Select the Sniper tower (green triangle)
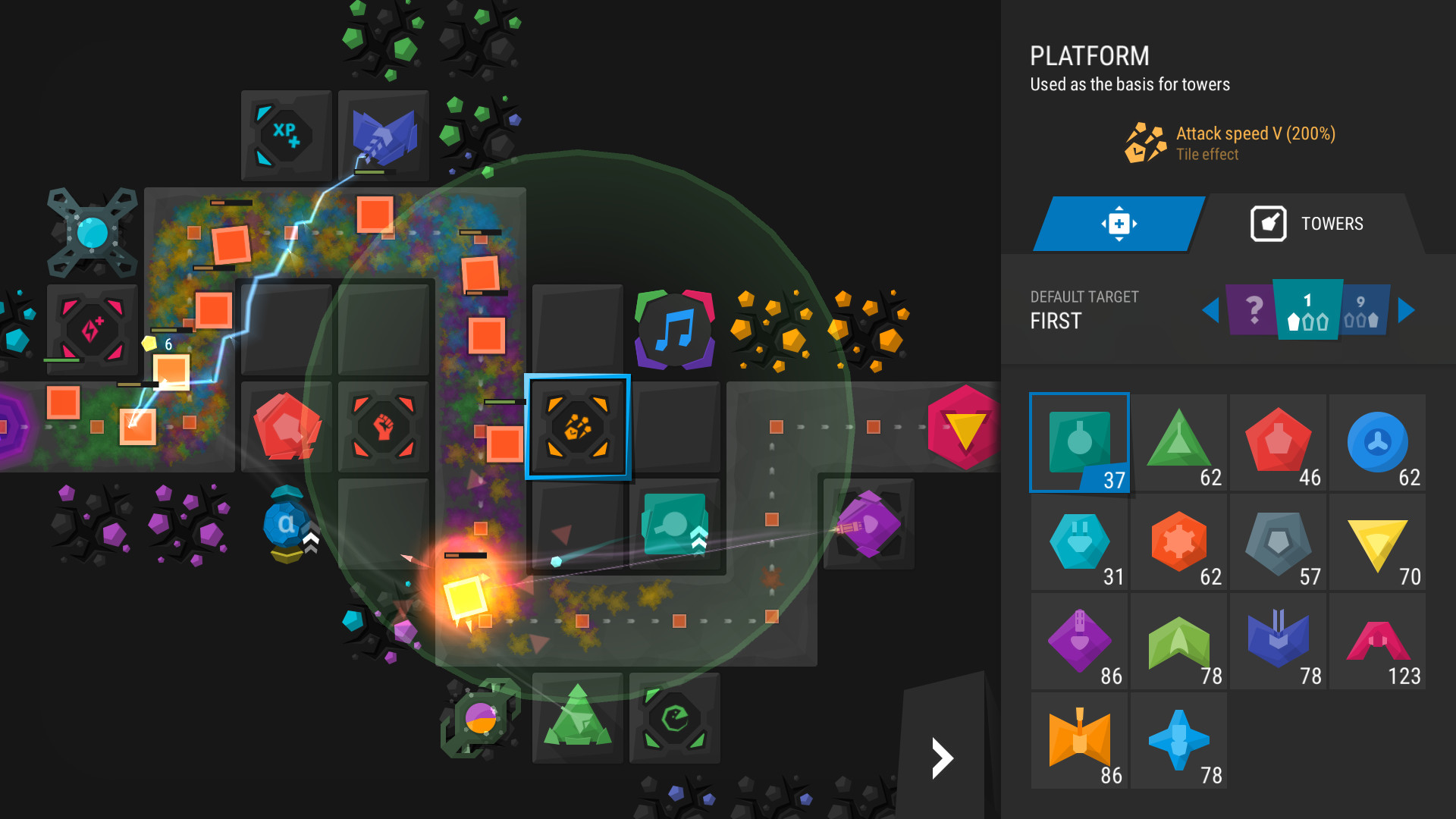The height and width of the screenshot is (819, 1456). 1178,444
